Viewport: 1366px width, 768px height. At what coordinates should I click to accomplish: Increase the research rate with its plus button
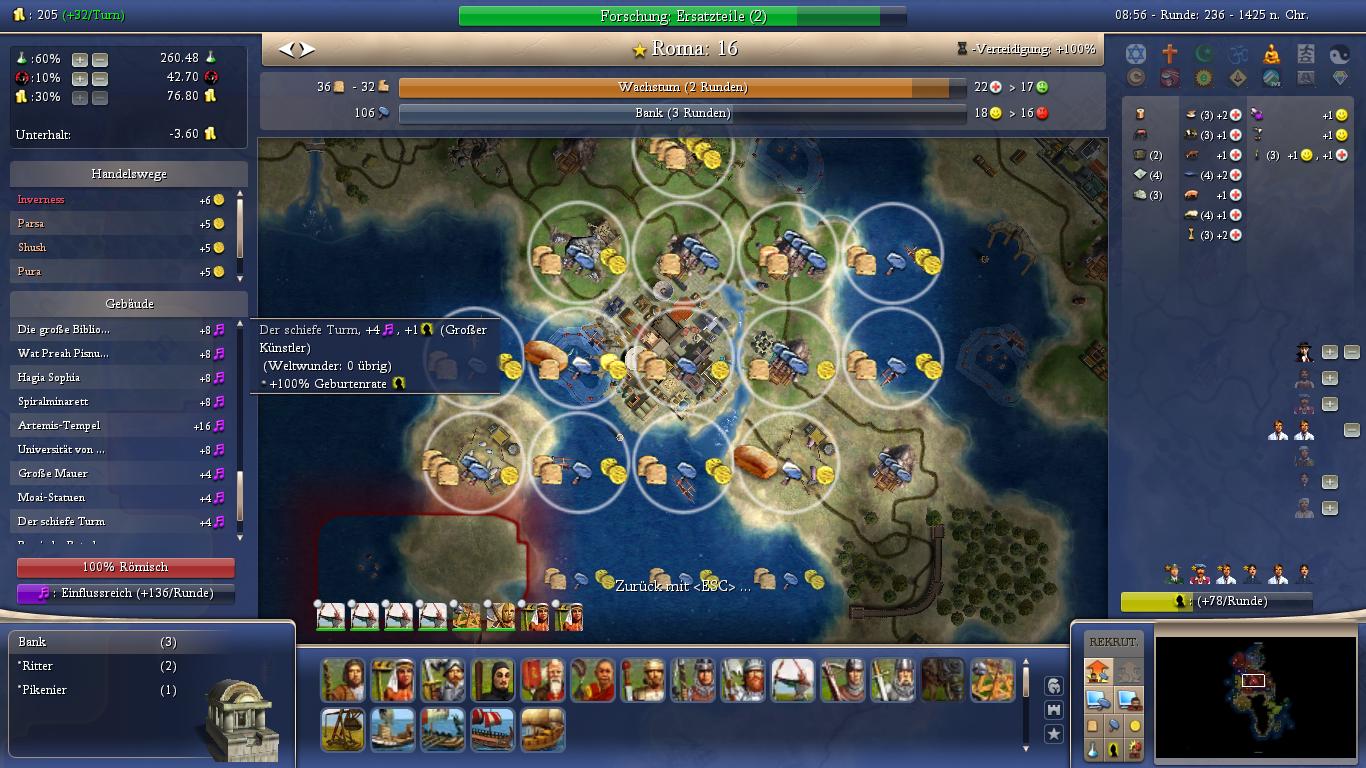pos(80,59)
